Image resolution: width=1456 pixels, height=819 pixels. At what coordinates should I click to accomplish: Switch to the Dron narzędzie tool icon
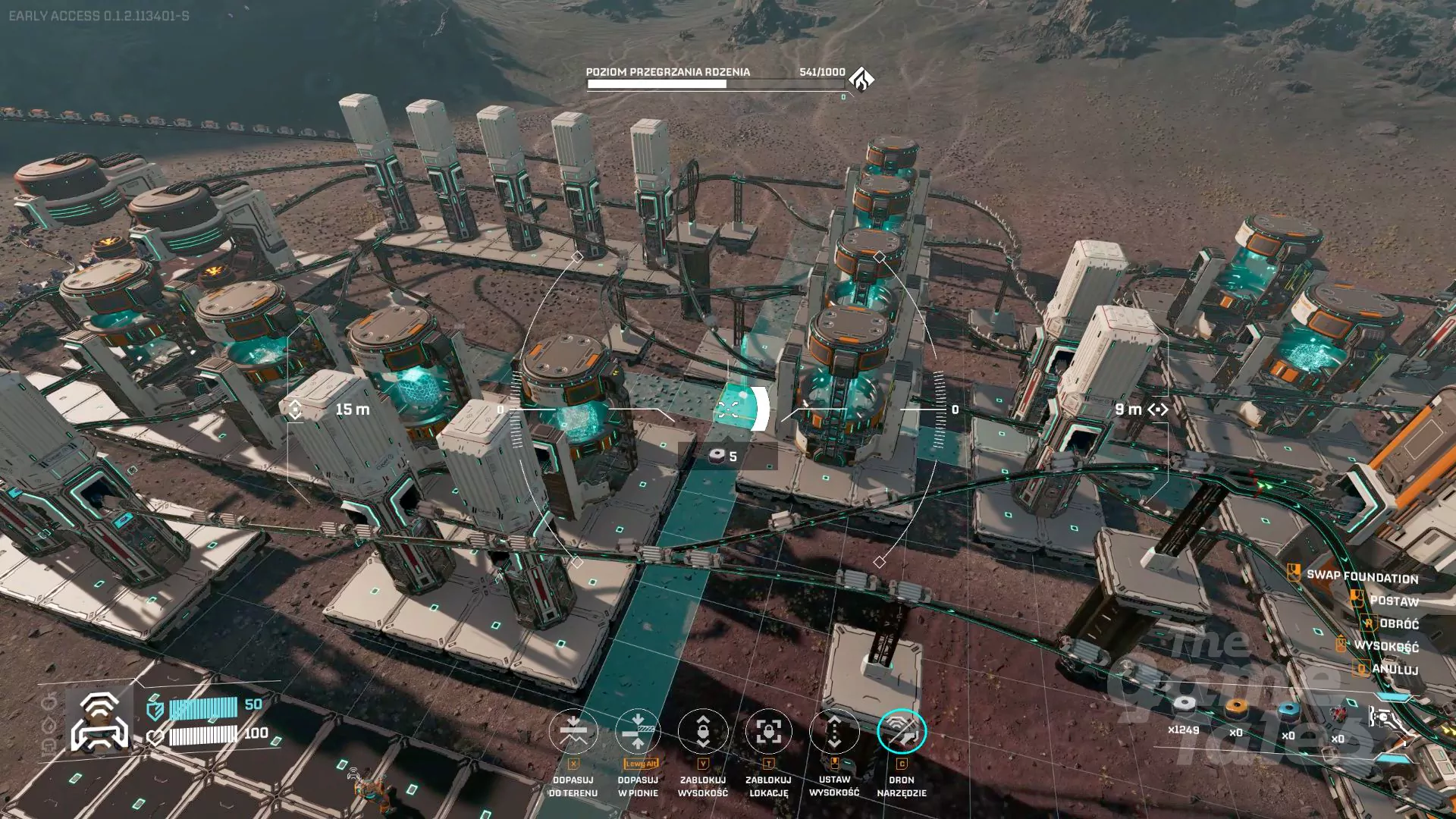pos(902,732)
